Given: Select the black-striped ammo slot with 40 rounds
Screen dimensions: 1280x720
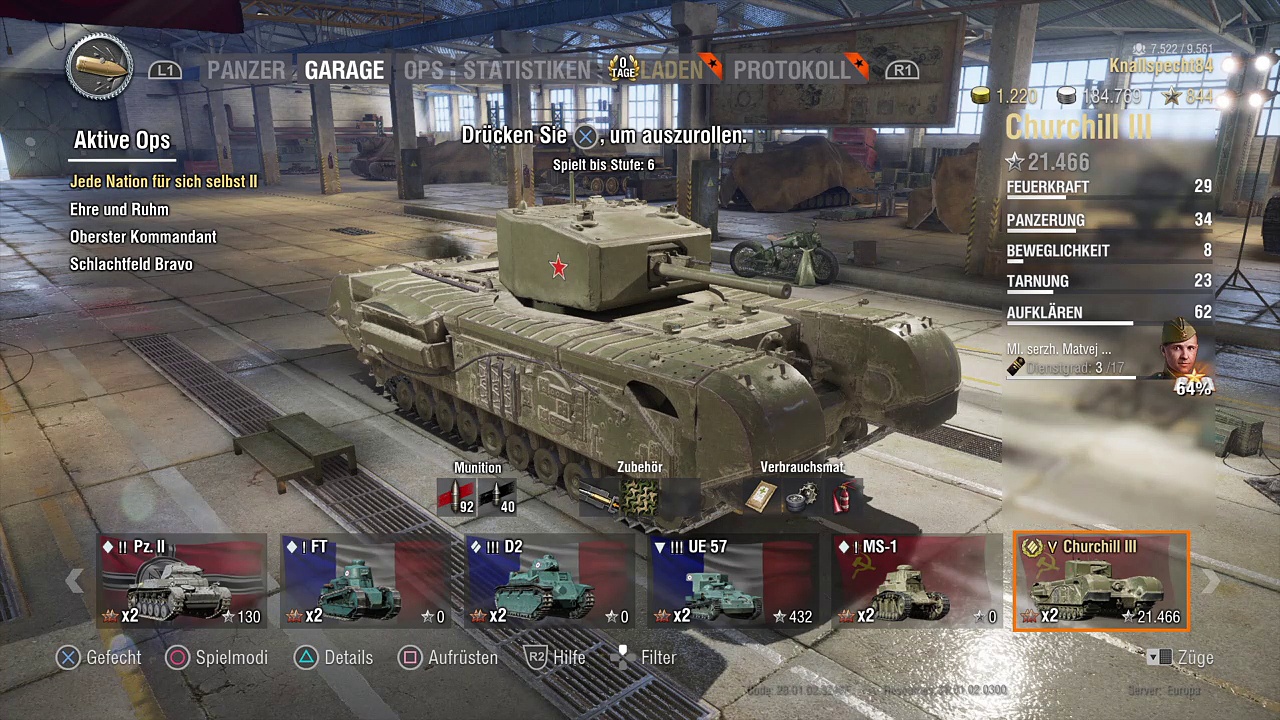Looking at the screenshot, I should click(x=497, y=496).
